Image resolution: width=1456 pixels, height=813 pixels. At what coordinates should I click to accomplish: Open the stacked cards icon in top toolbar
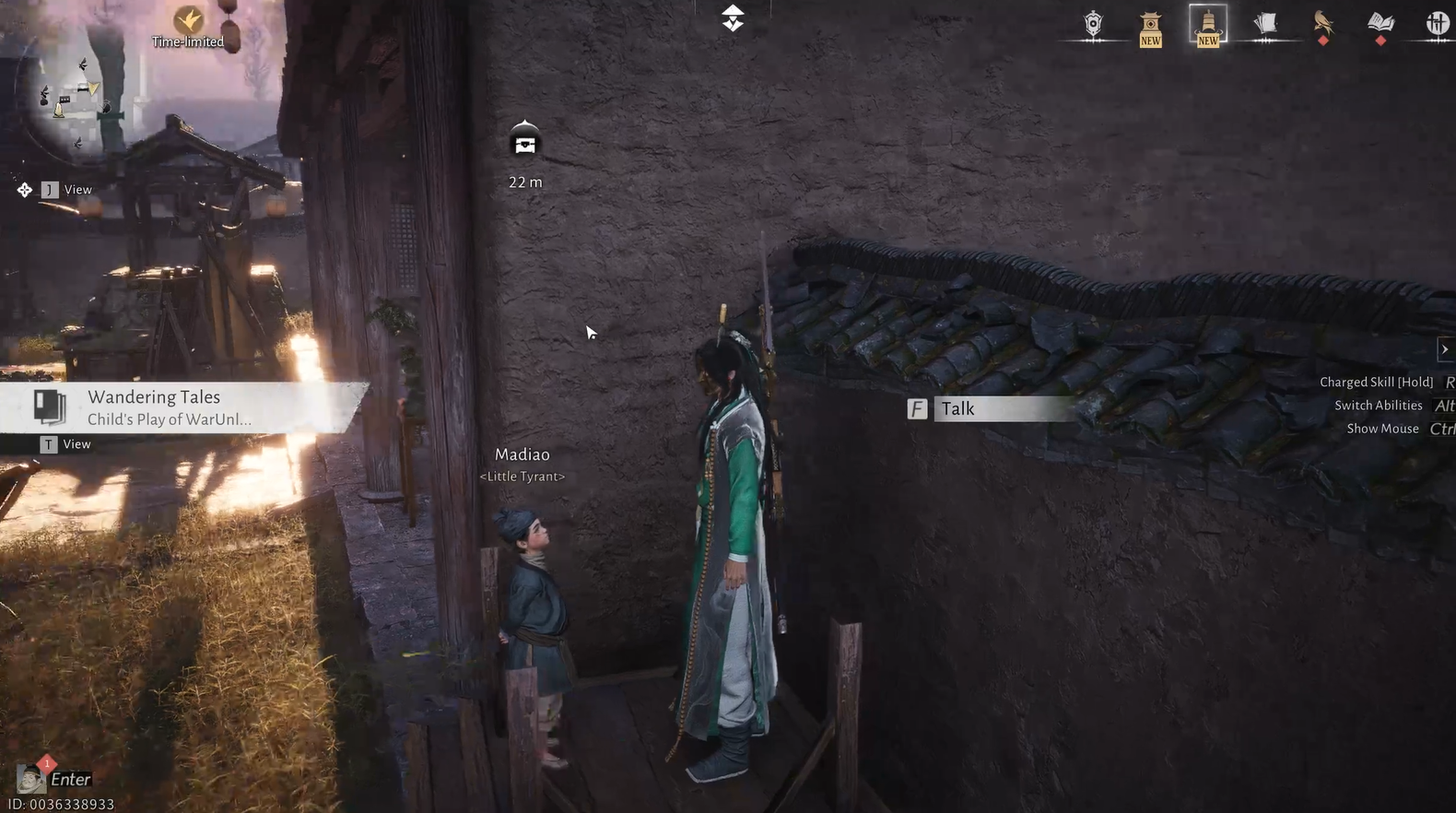click(1266, 25)
